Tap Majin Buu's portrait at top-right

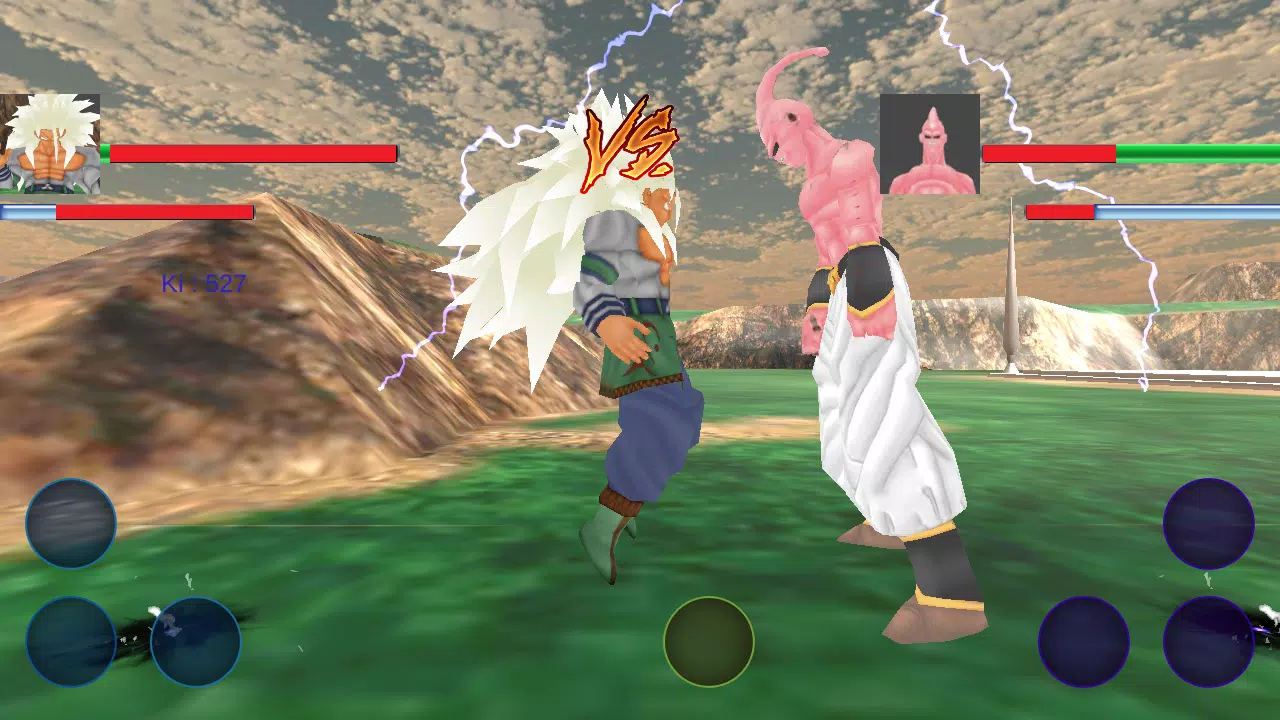click(930, 145)
